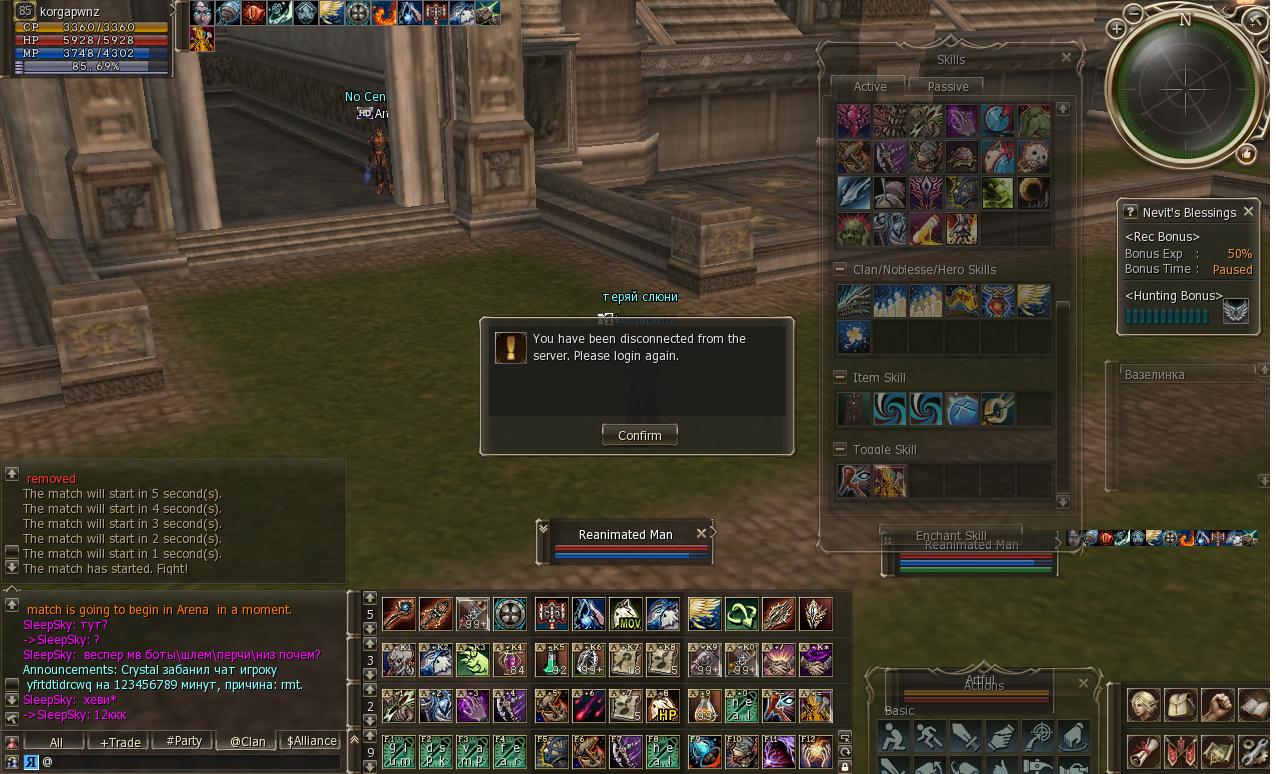
Task: Use the HP potion hotbar slot
Action: pos(663,706)
